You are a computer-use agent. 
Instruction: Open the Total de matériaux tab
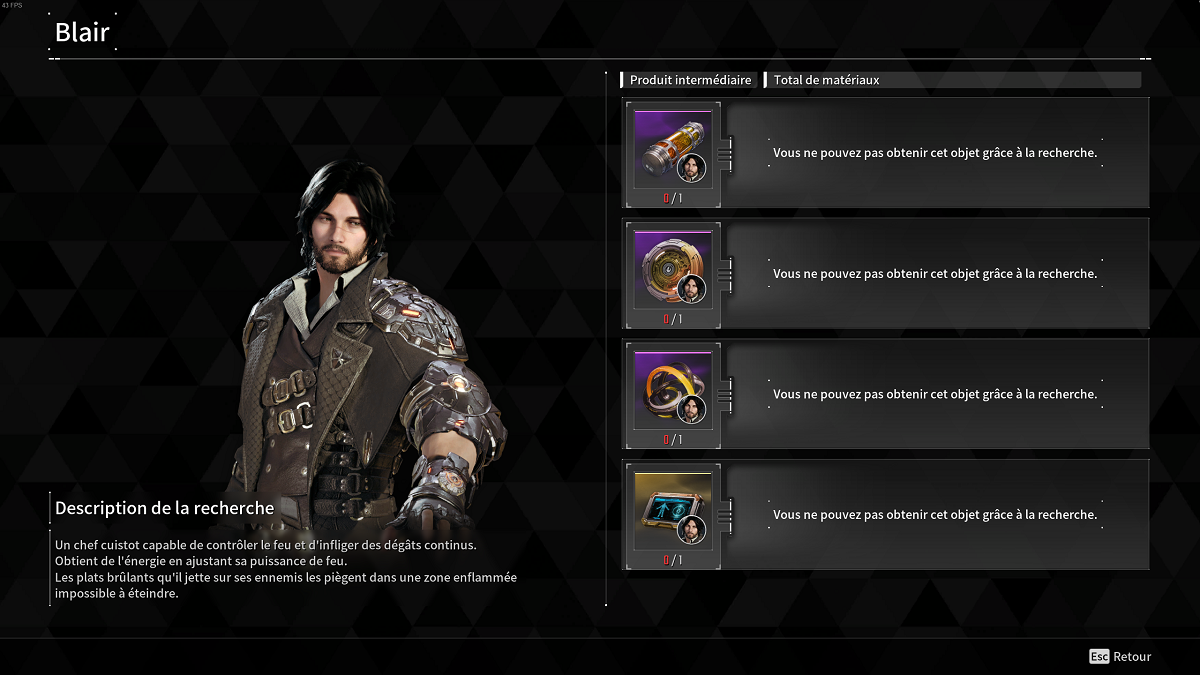tap(826, 80)
